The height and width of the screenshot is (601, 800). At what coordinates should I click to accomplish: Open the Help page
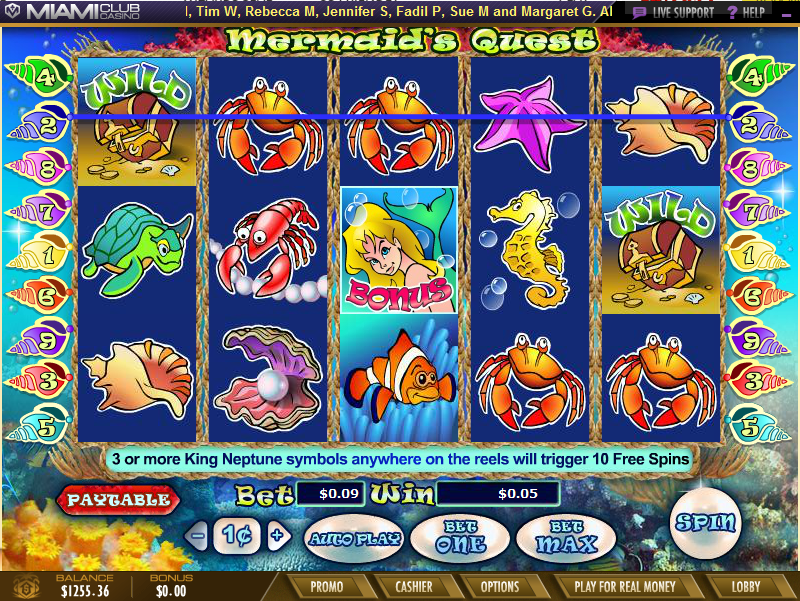(746, 12)
